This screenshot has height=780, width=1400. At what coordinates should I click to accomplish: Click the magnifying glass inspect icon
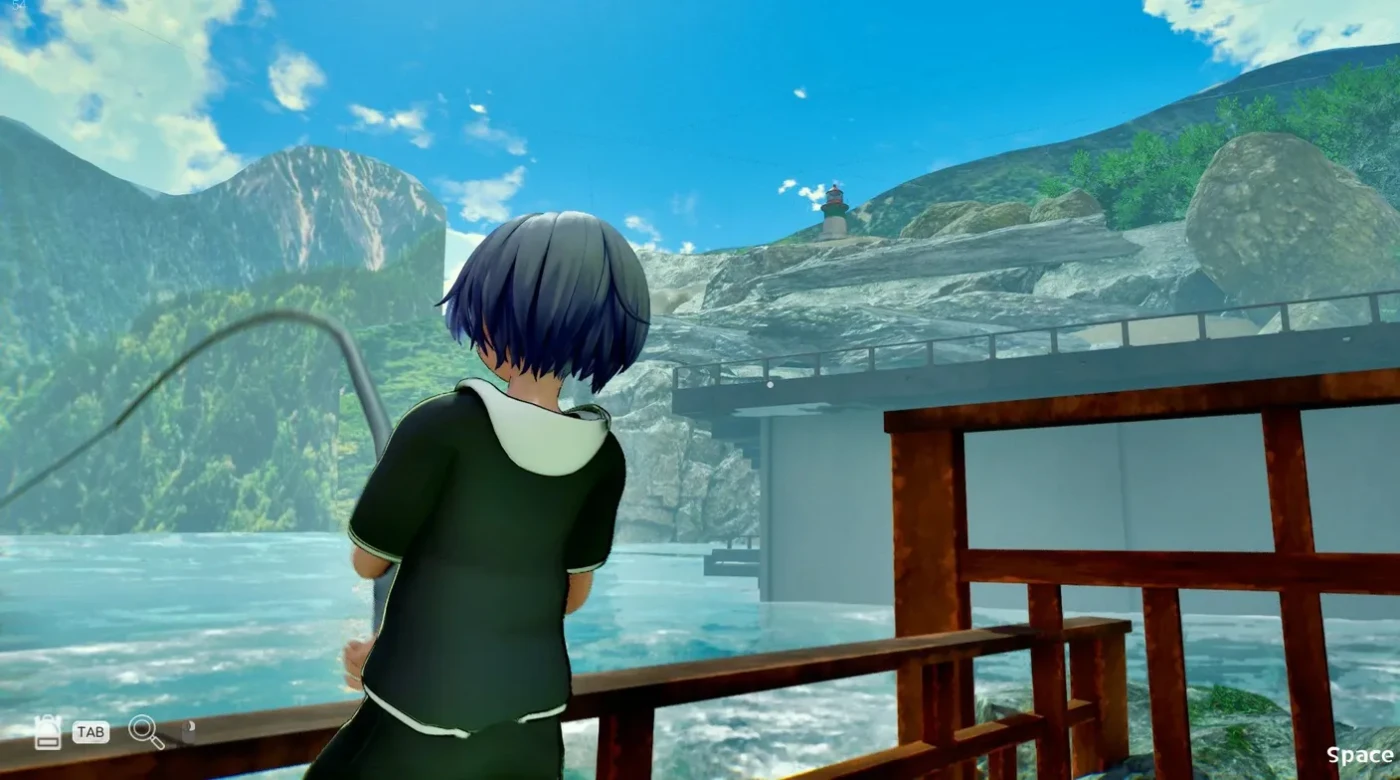(145, 731)
